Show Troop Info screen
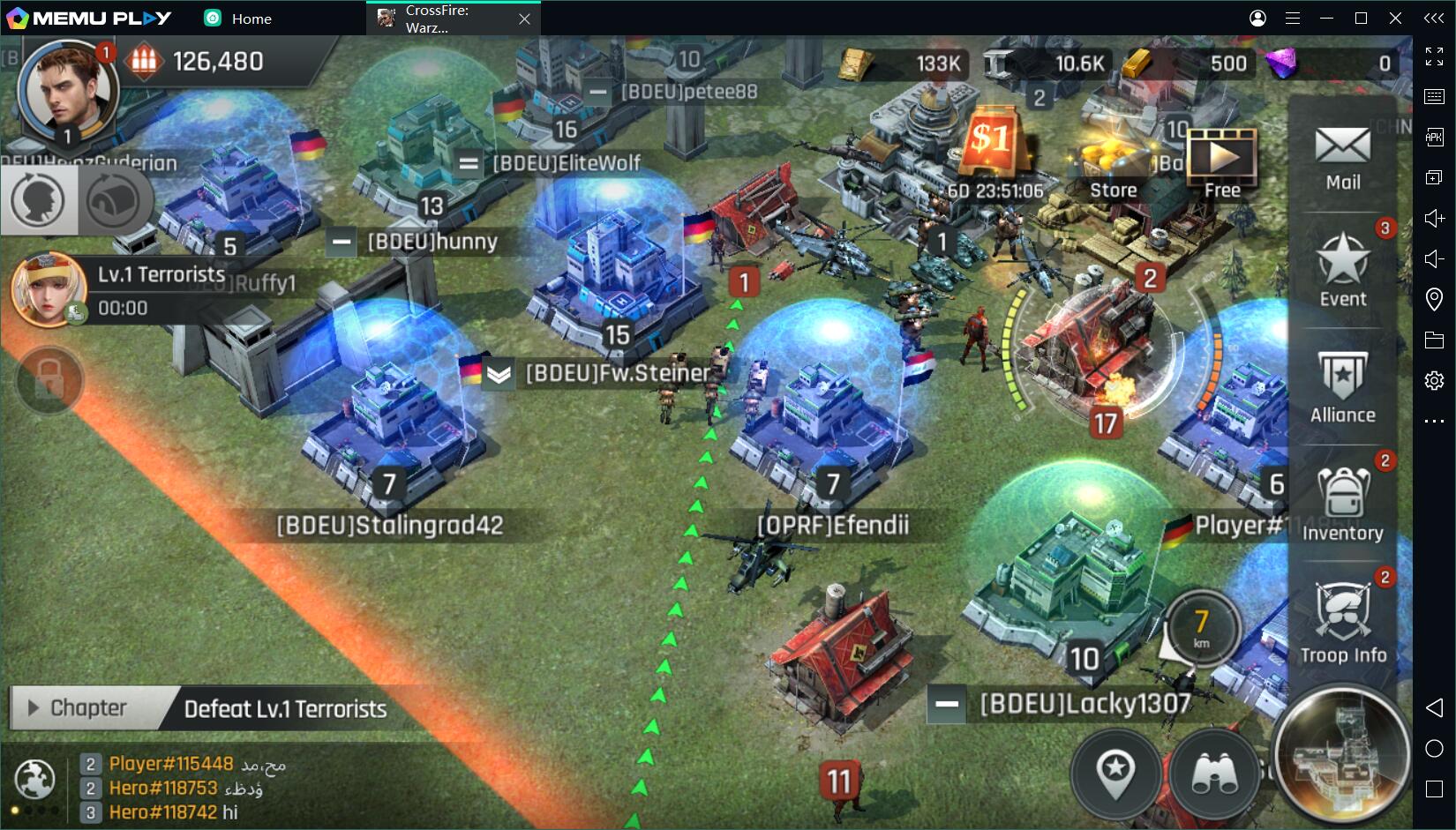Image resolution: width=1456 pixels, height=830 pixels. pyautogui.click(x=1342, y=623)
